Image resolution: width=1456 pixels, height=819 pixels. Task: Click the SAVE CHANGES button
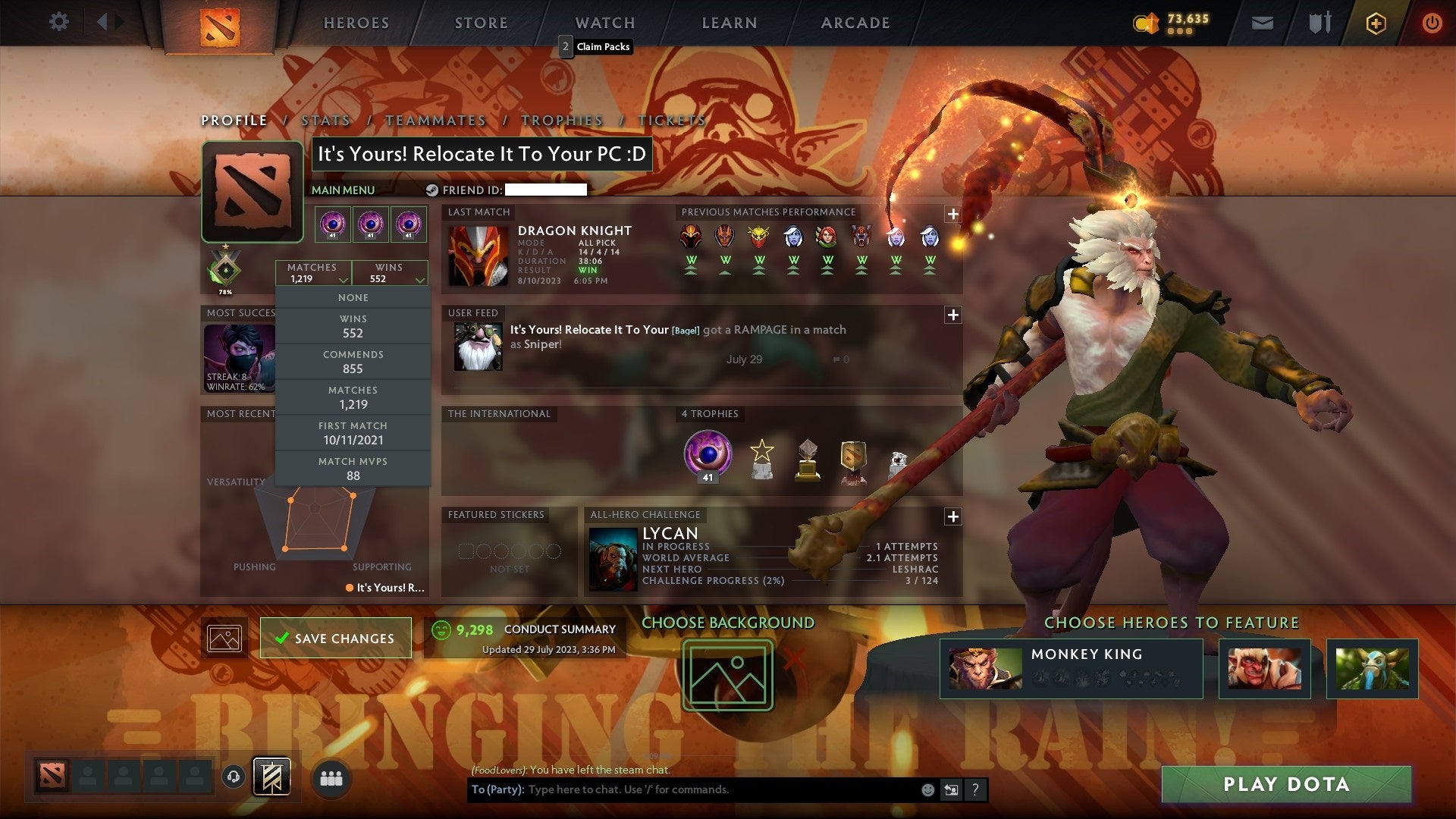(335, 638)
